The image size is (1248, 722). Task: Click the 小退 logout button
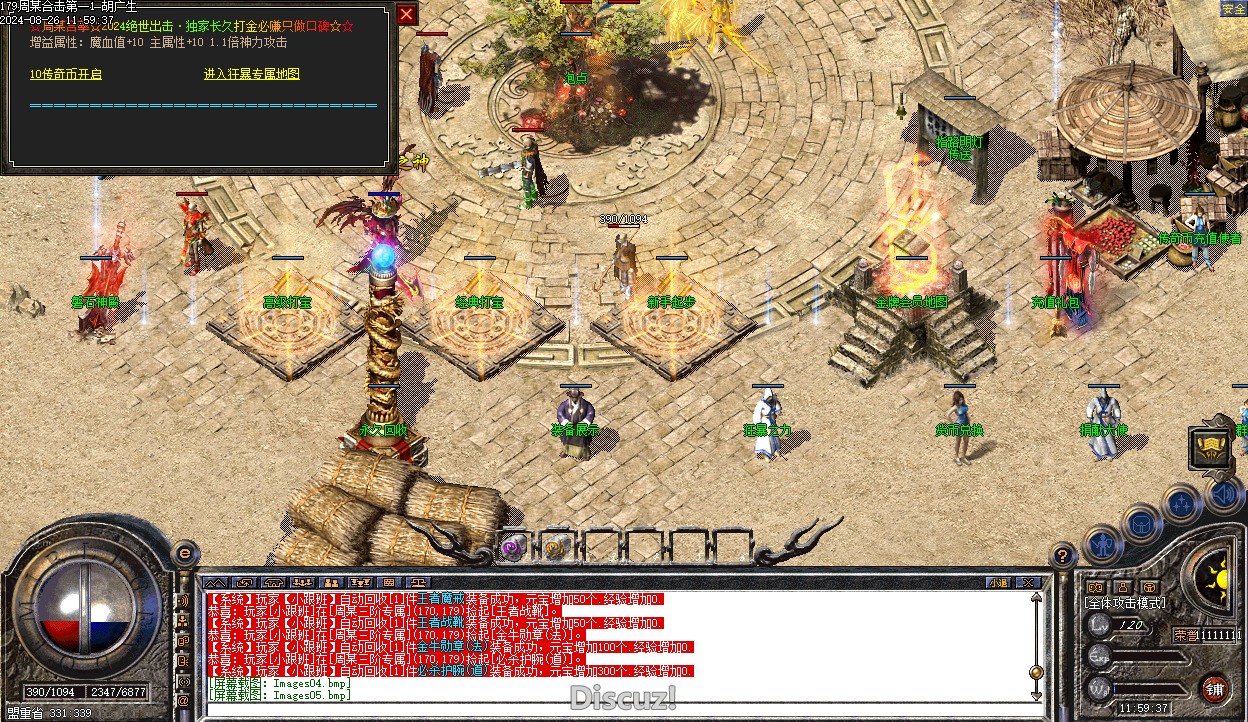(998, 582)
